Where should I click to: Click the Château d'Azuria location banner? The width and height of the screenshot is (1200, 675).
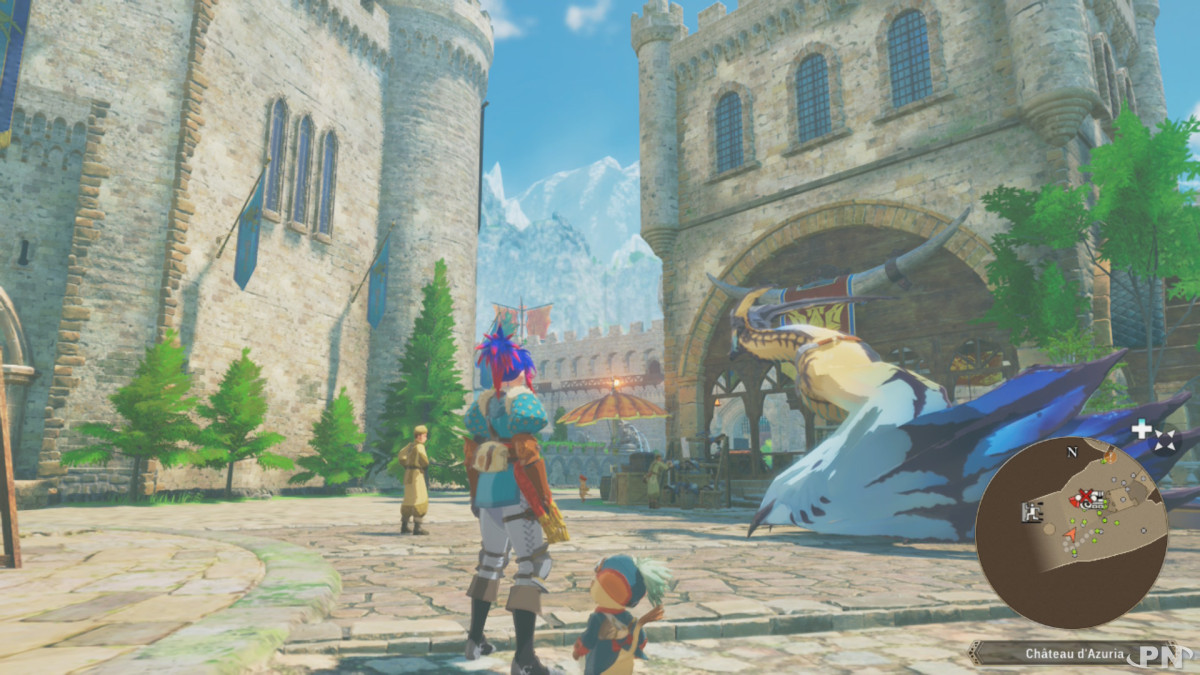(x=1070, y=654)
